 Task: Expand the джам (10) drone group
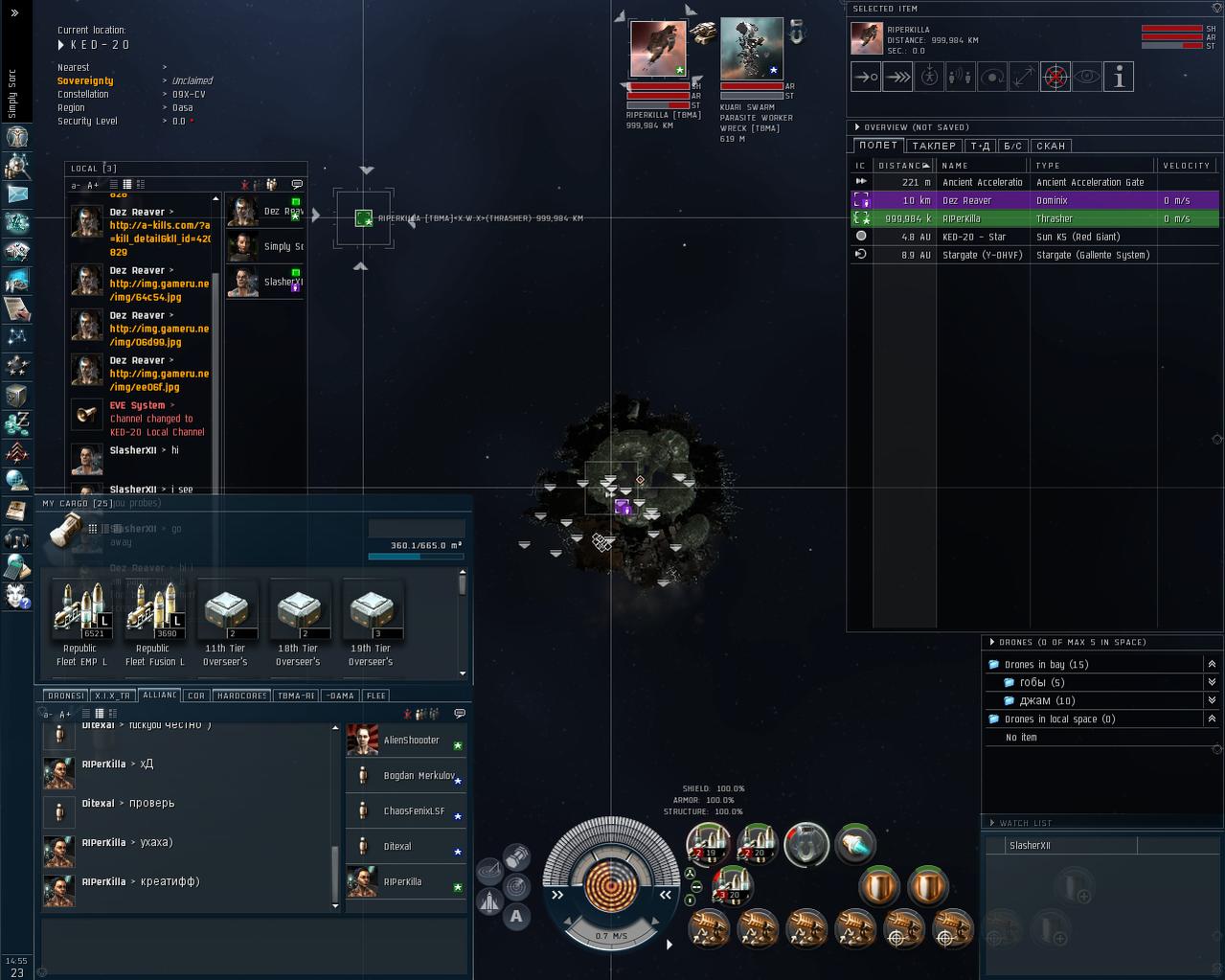point(1212,700)
